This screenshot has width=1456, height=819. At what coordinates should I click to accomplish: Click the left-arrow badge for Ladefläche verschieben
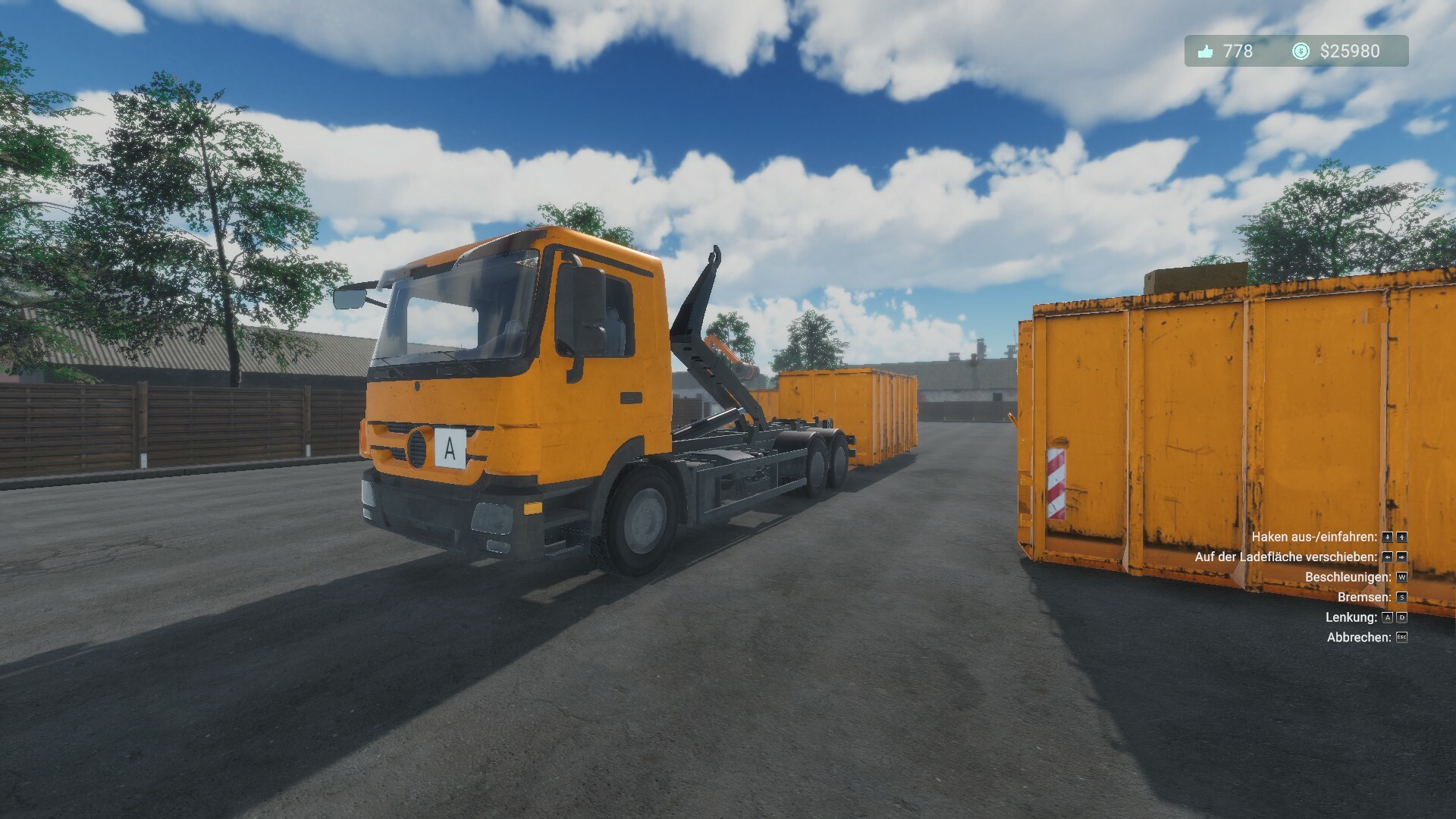tap(1387, 557)
